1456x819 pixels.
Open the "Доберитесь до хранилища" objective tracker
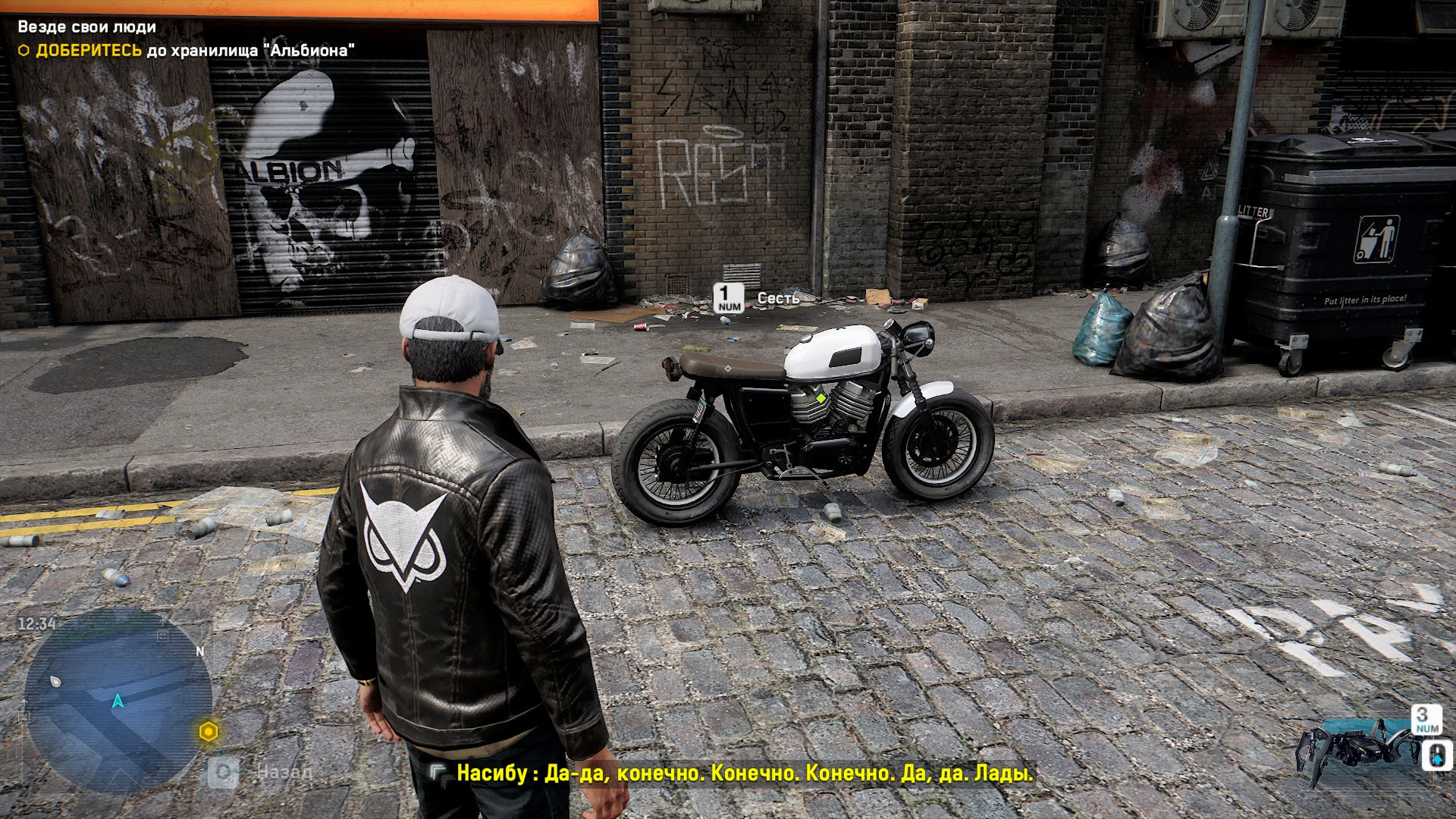(187, 51)
